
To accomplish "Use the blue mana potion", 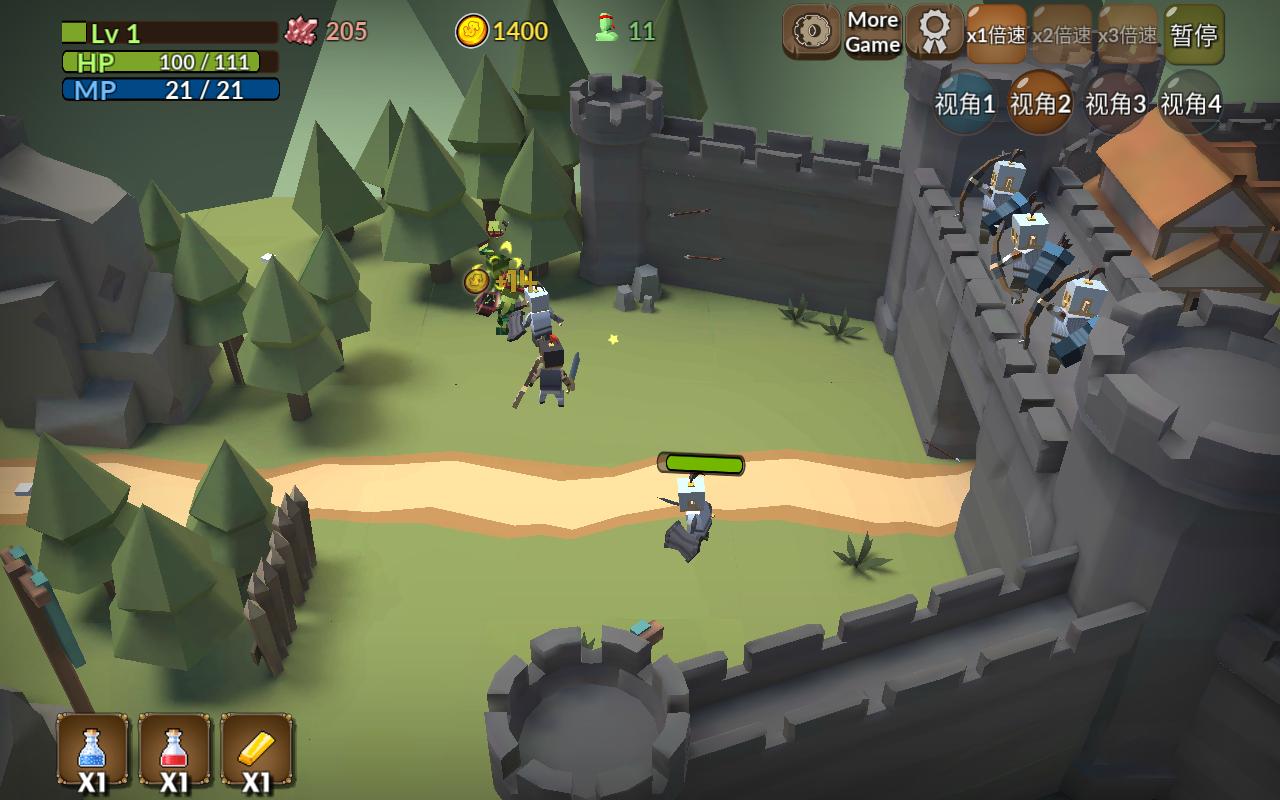I will [x=92, y=750].
